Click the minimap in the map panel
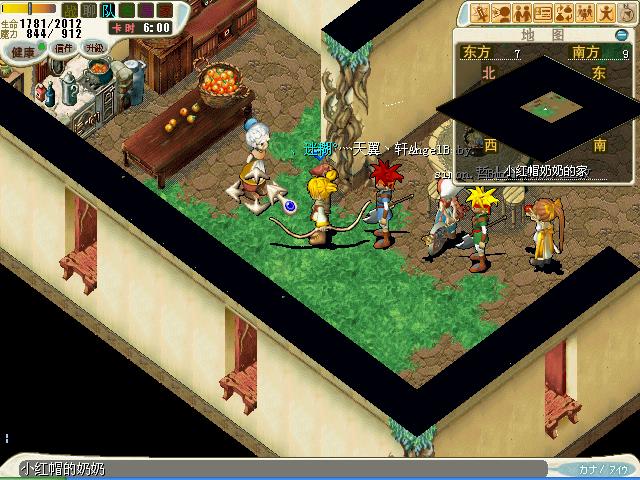 pyautogui.click(x=545, y=103)
